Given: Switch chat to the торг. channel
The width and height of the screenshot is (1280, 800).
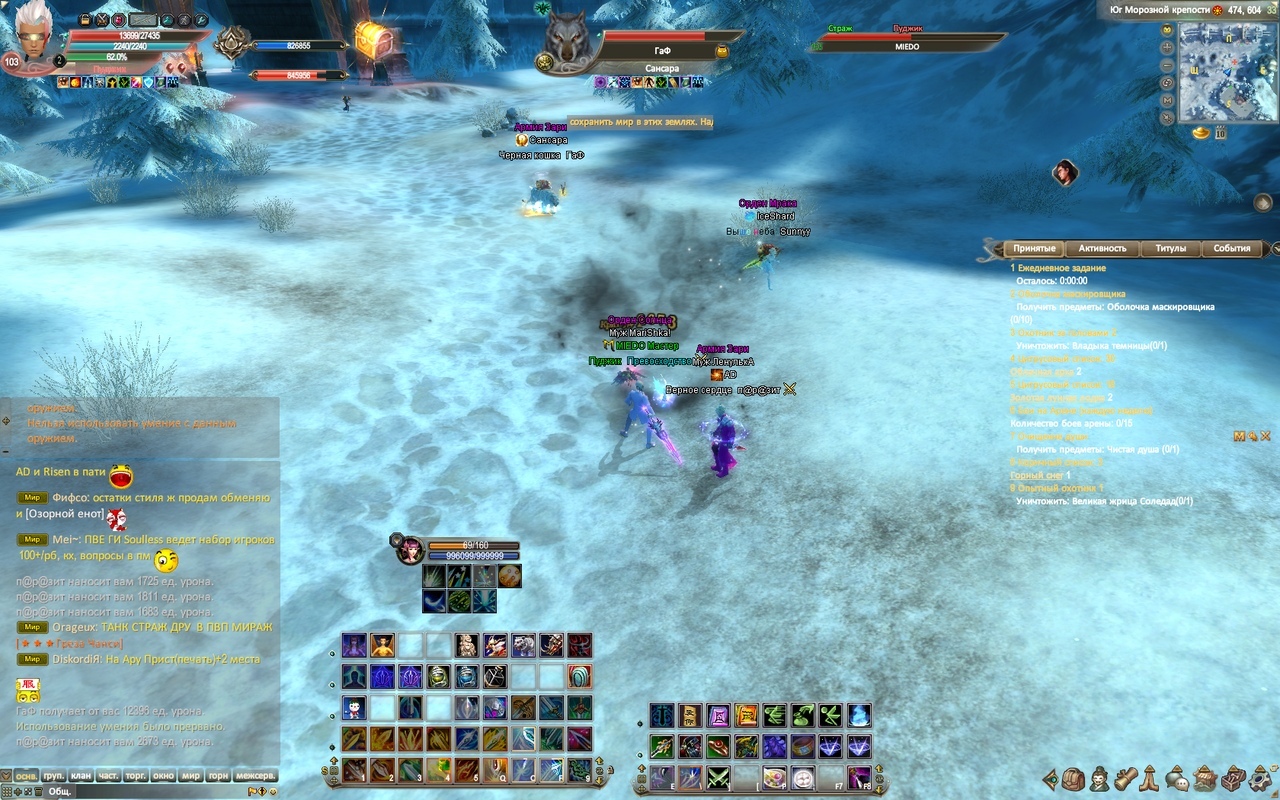Looking at the screenshot, I should 135,775.
